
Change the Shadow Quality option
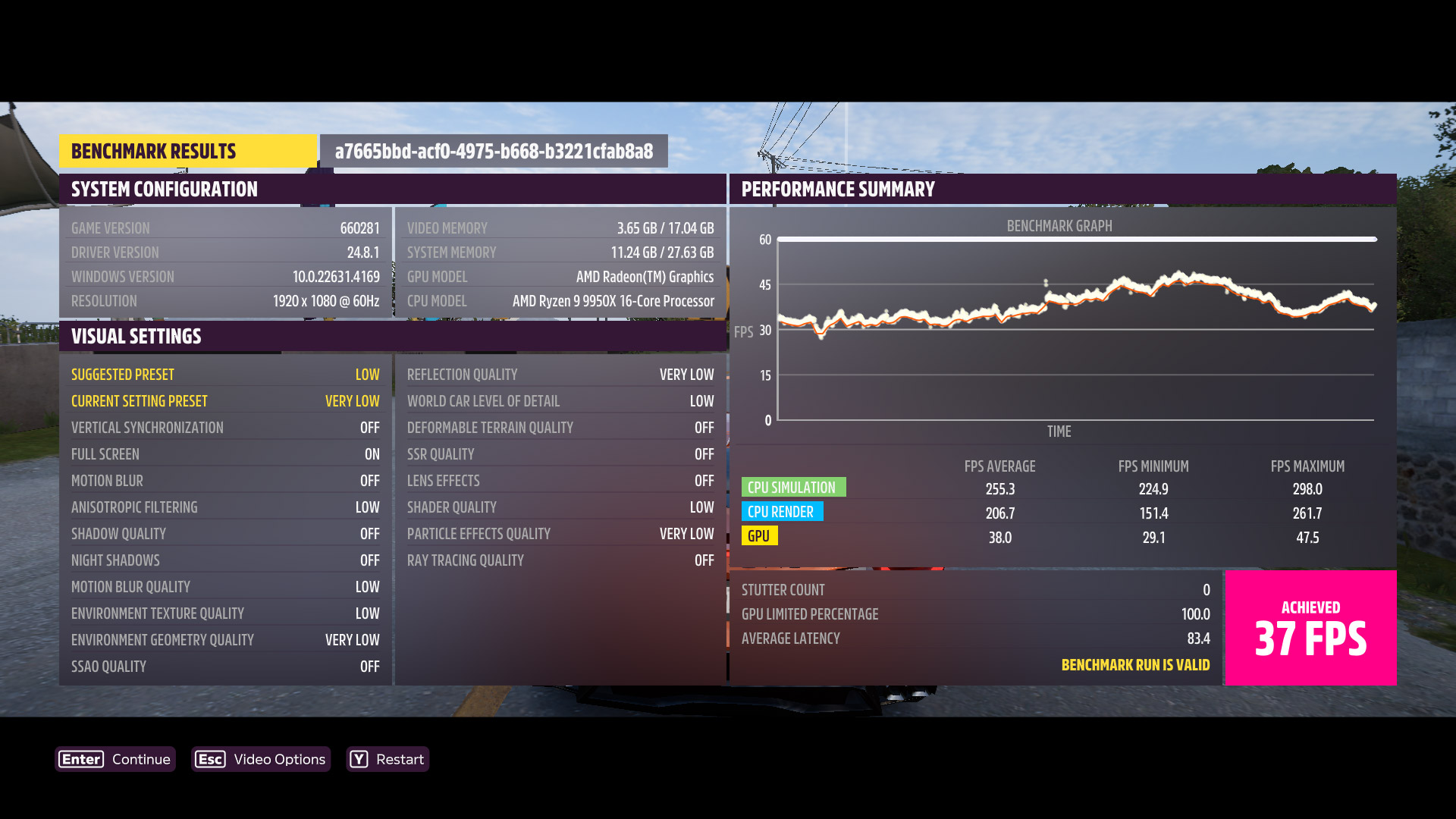(225, 533)
